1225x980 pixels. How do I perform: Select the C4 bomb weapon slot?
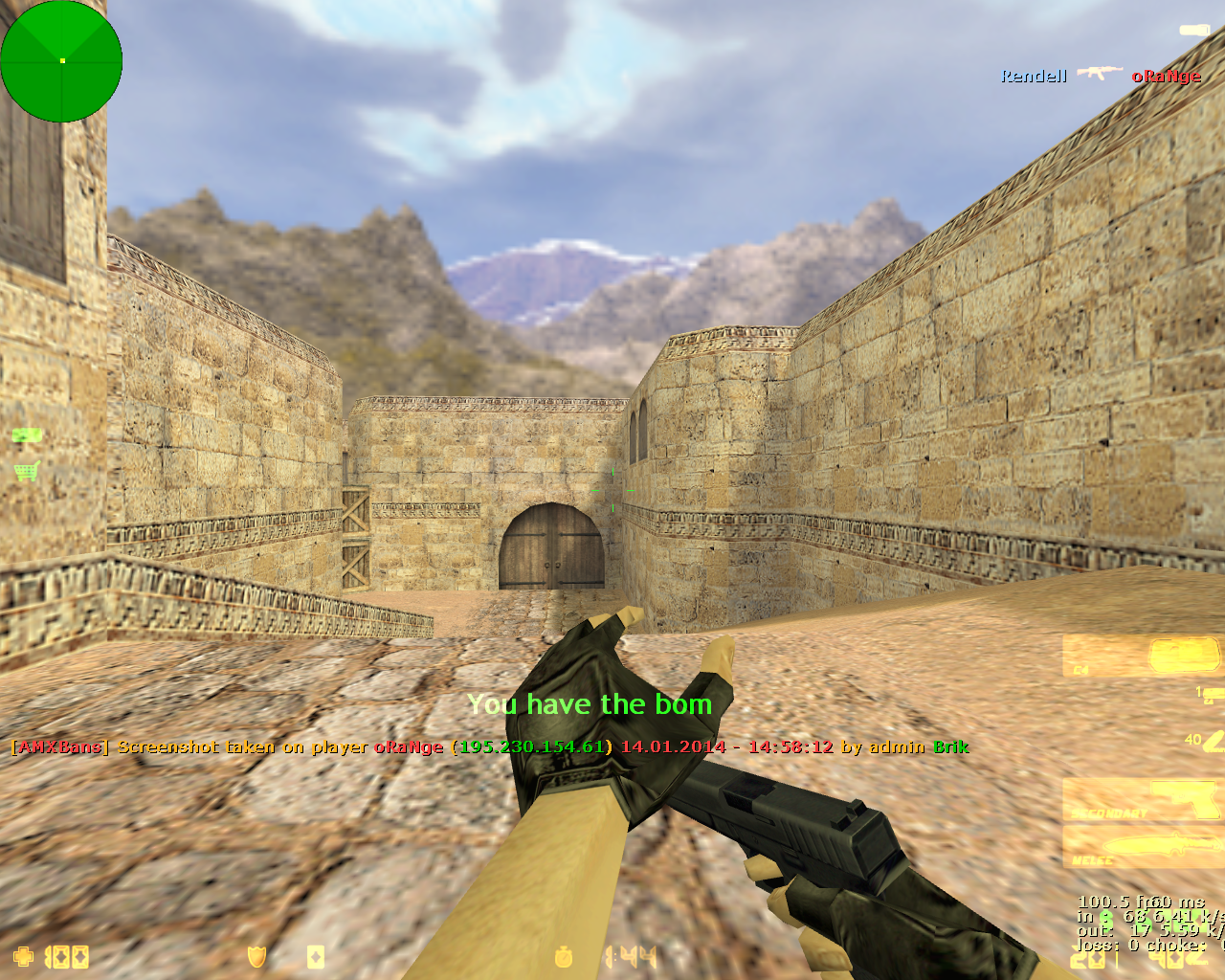pos(1144,657)
